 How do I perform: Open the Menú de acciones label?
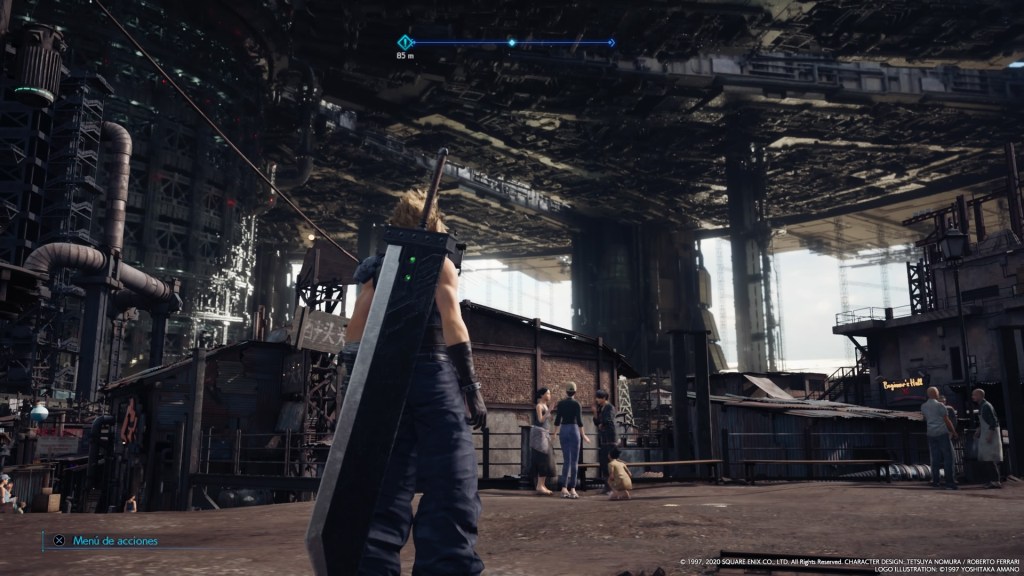114,541
